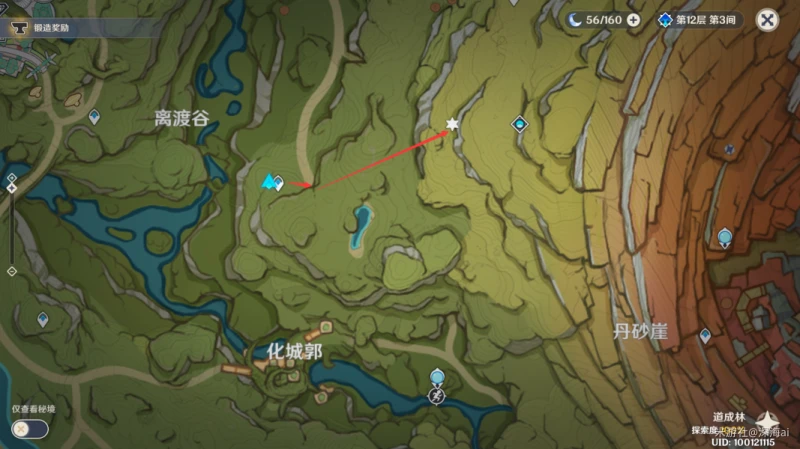The height and width of the screenshot is (449, 800).
Task: Select the white star custom map pin
Action: tap(451, 125)
